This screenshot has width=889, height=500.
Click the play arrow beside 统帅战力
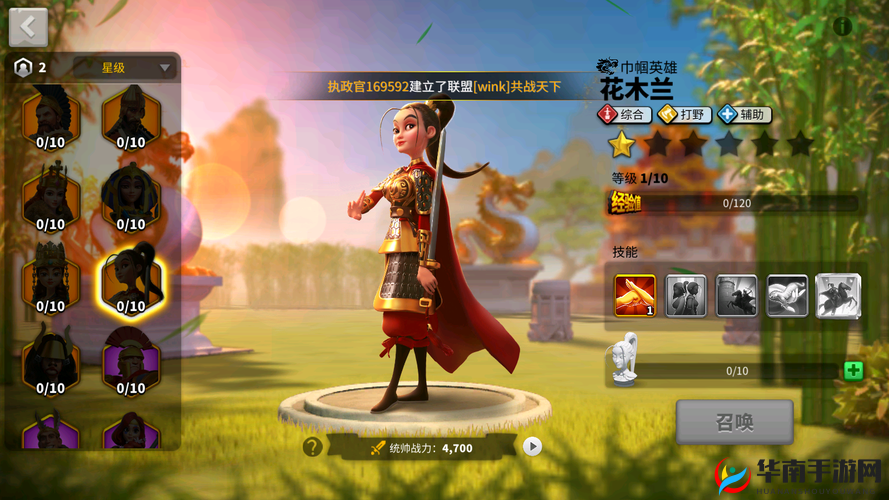532,447
